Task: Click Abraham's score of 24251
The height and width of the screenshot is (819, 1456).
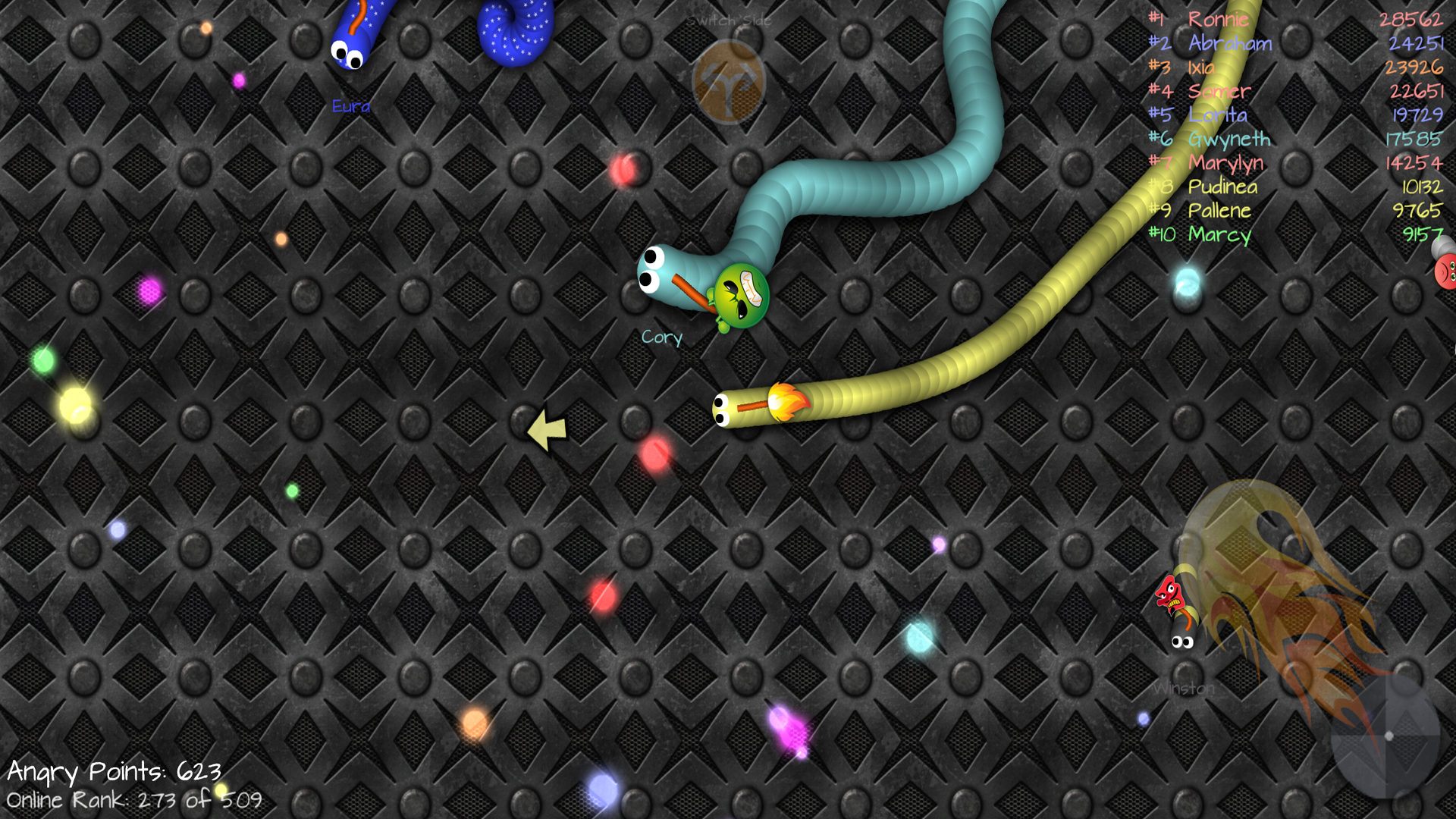Action: 1415,43
